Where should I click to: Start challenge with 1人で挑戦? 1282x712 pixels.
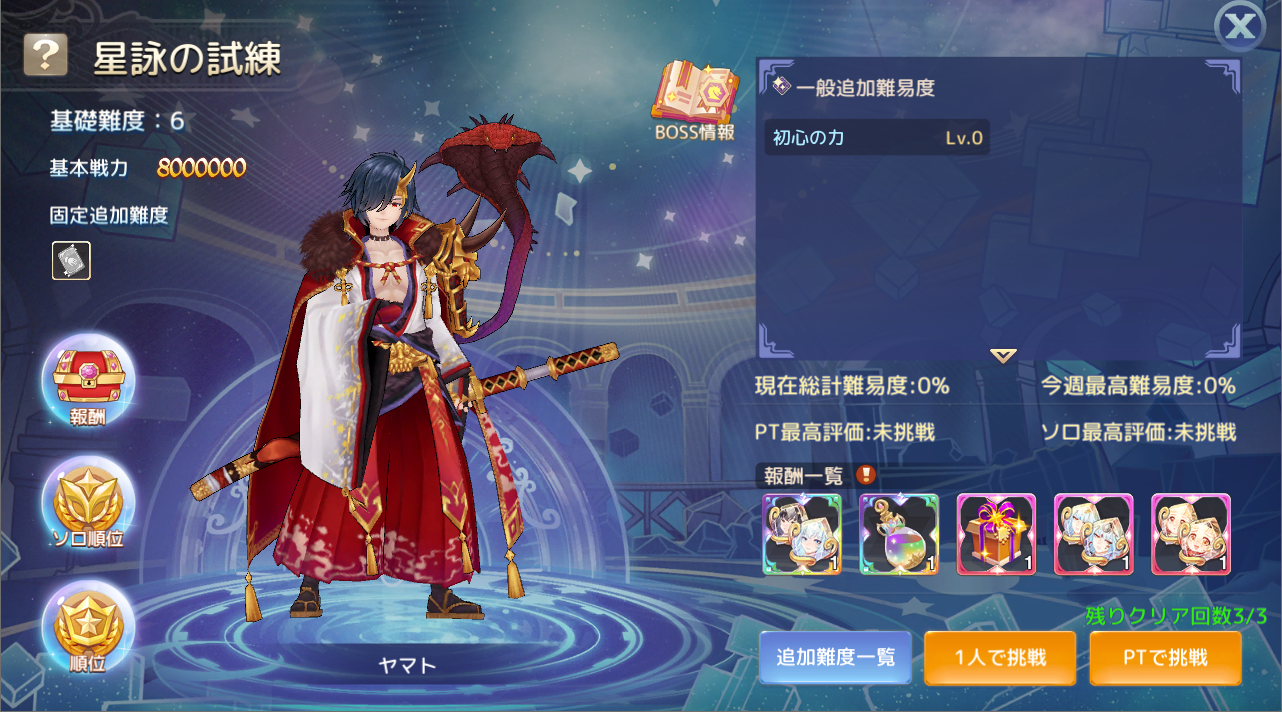pos(1000,657)
